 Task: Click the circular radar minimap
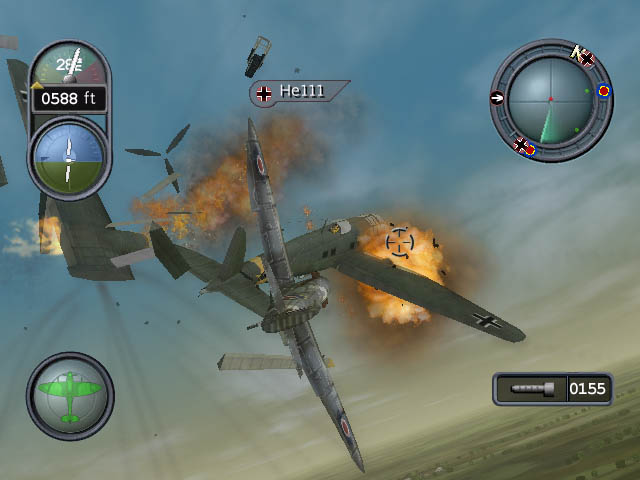point(550,99)
